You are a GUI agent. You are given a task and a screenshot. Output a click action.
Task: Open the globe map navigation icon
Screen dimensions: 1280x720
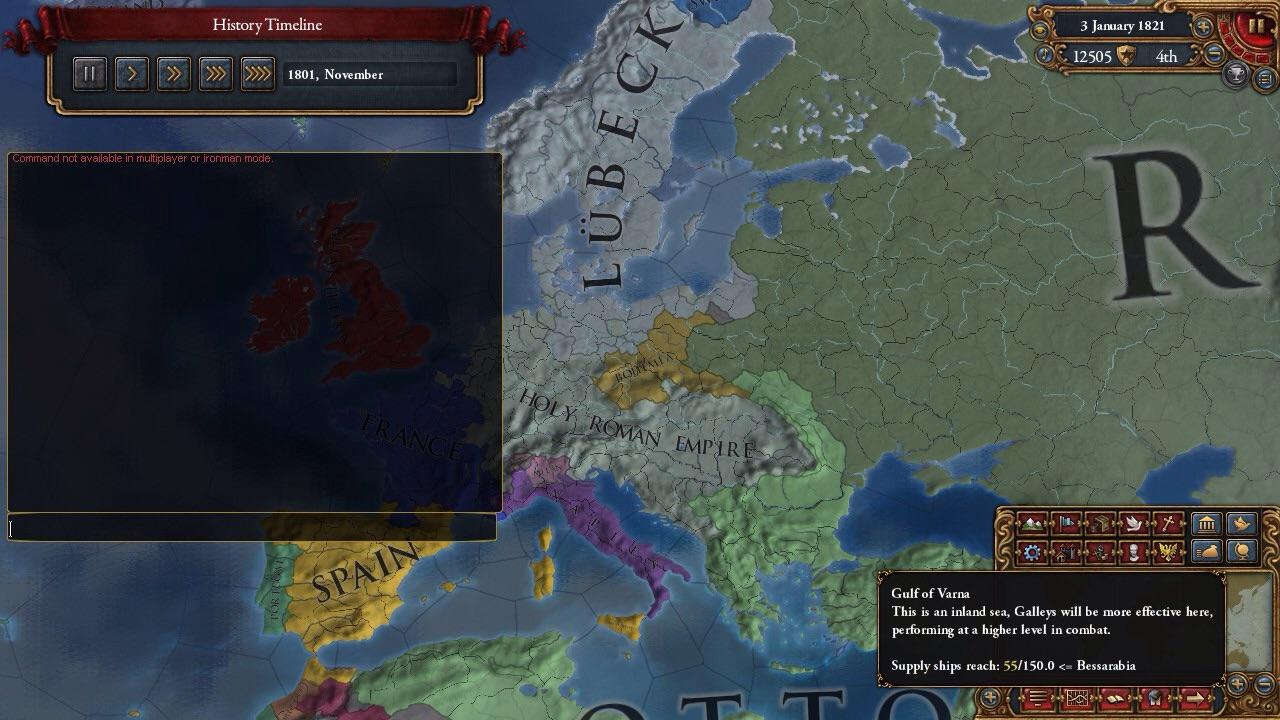click(x=1240, y=551)
